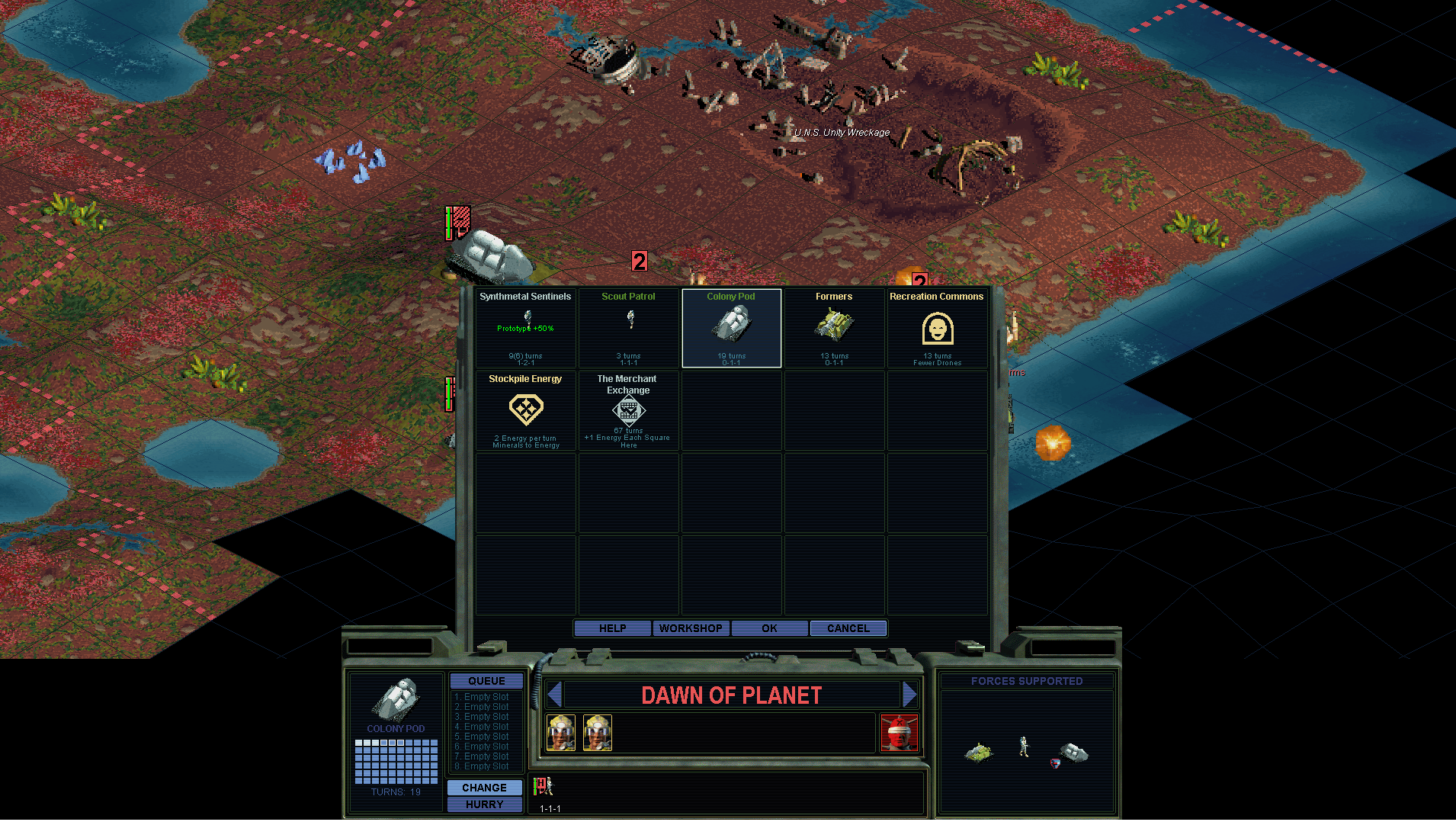Select Synthmetal Sentinels for production
The width and height of the screenshot is (1456, 822).
pos(525,328)
